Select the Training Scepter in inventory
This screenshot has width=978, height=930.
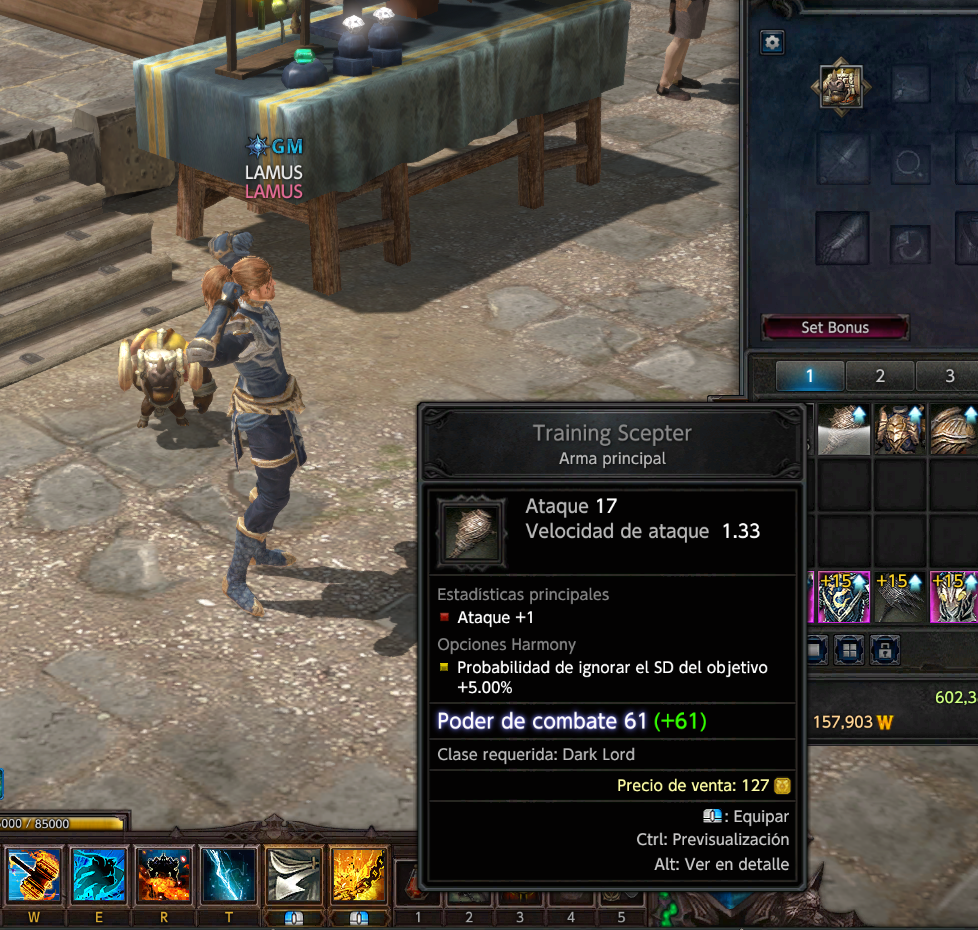tap(845, 430)
